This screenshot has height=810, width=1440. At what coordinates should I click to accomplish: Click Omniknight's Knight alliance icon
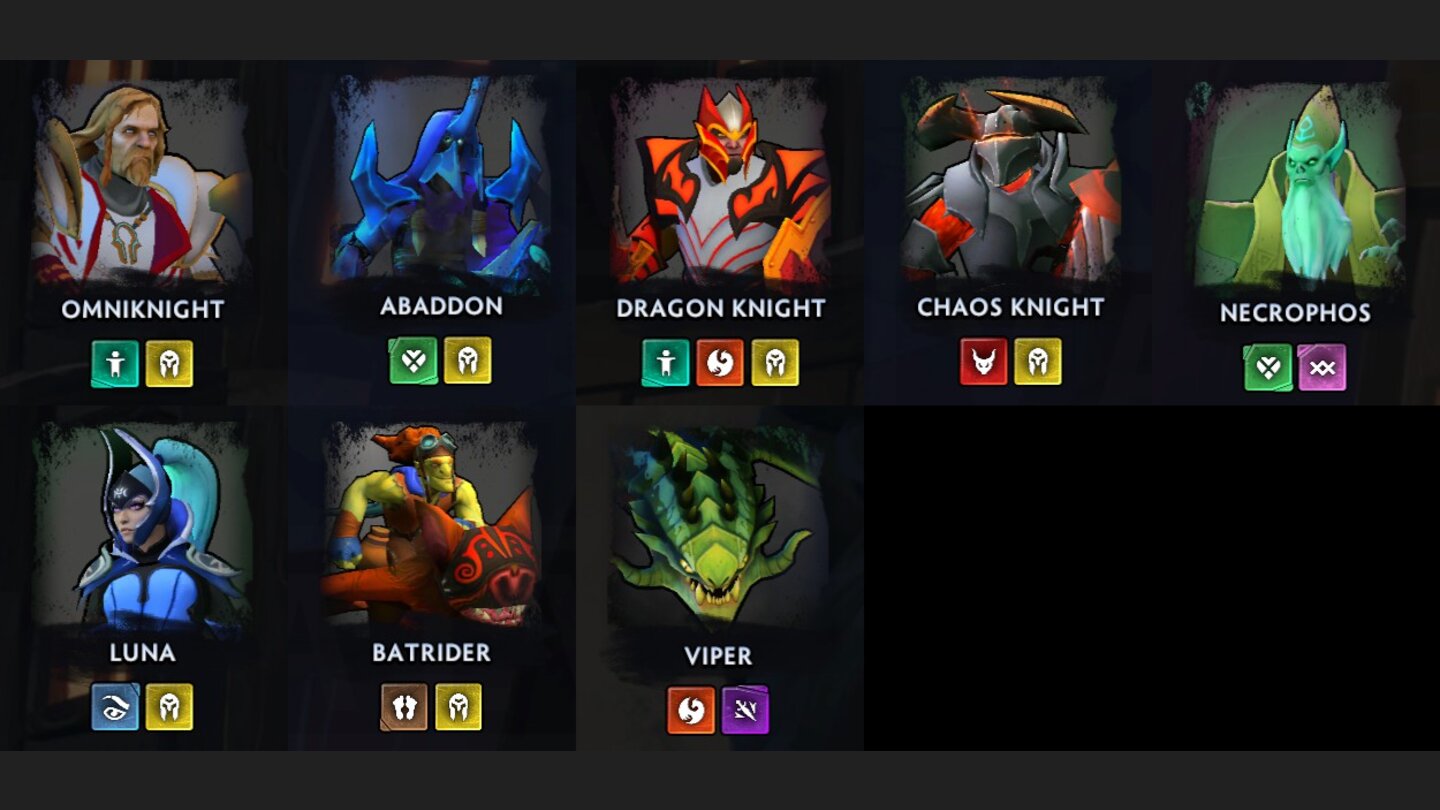click(x=169, y=363)
